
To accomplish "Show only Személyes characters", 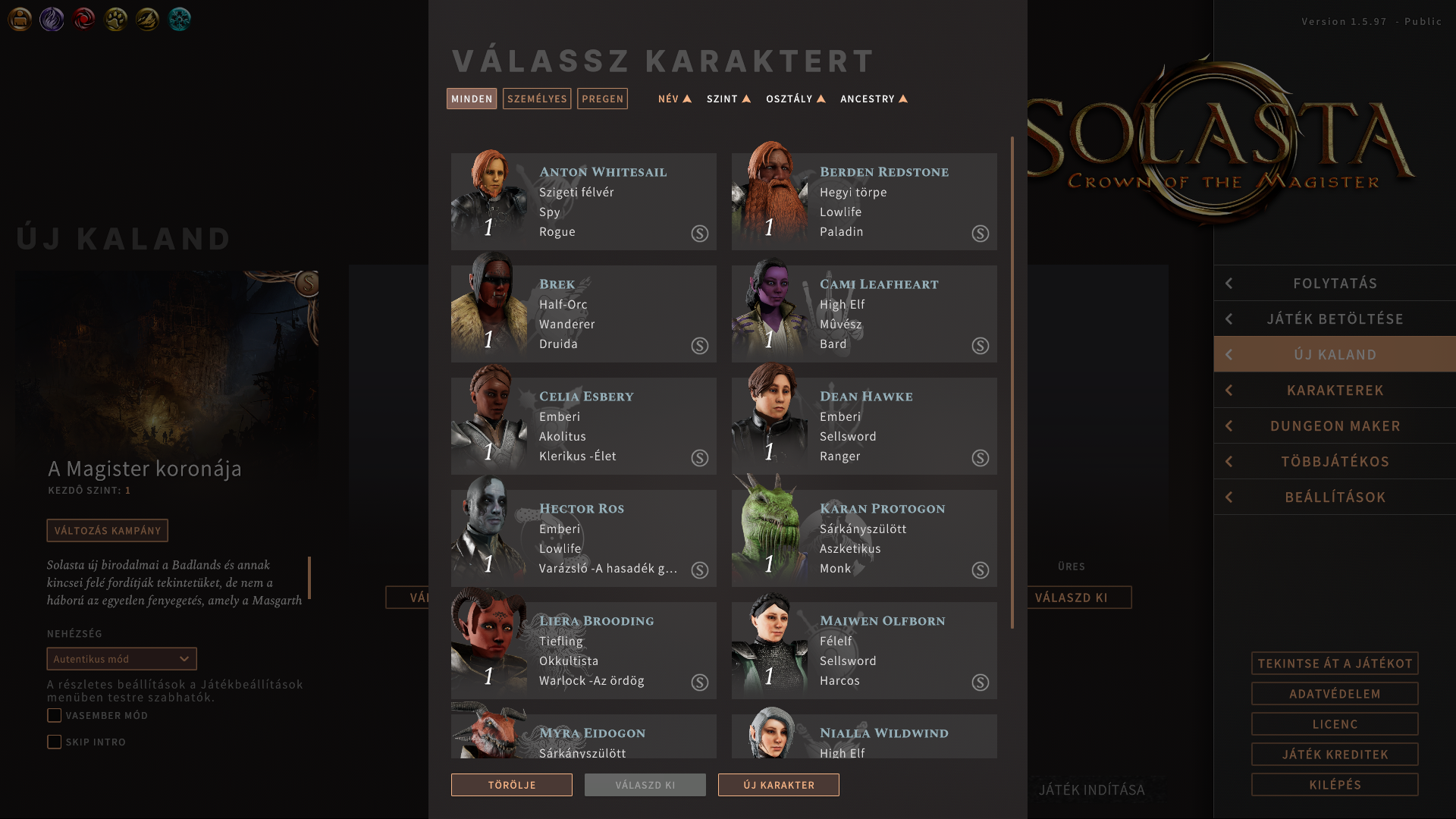I will tap(537, 99).
